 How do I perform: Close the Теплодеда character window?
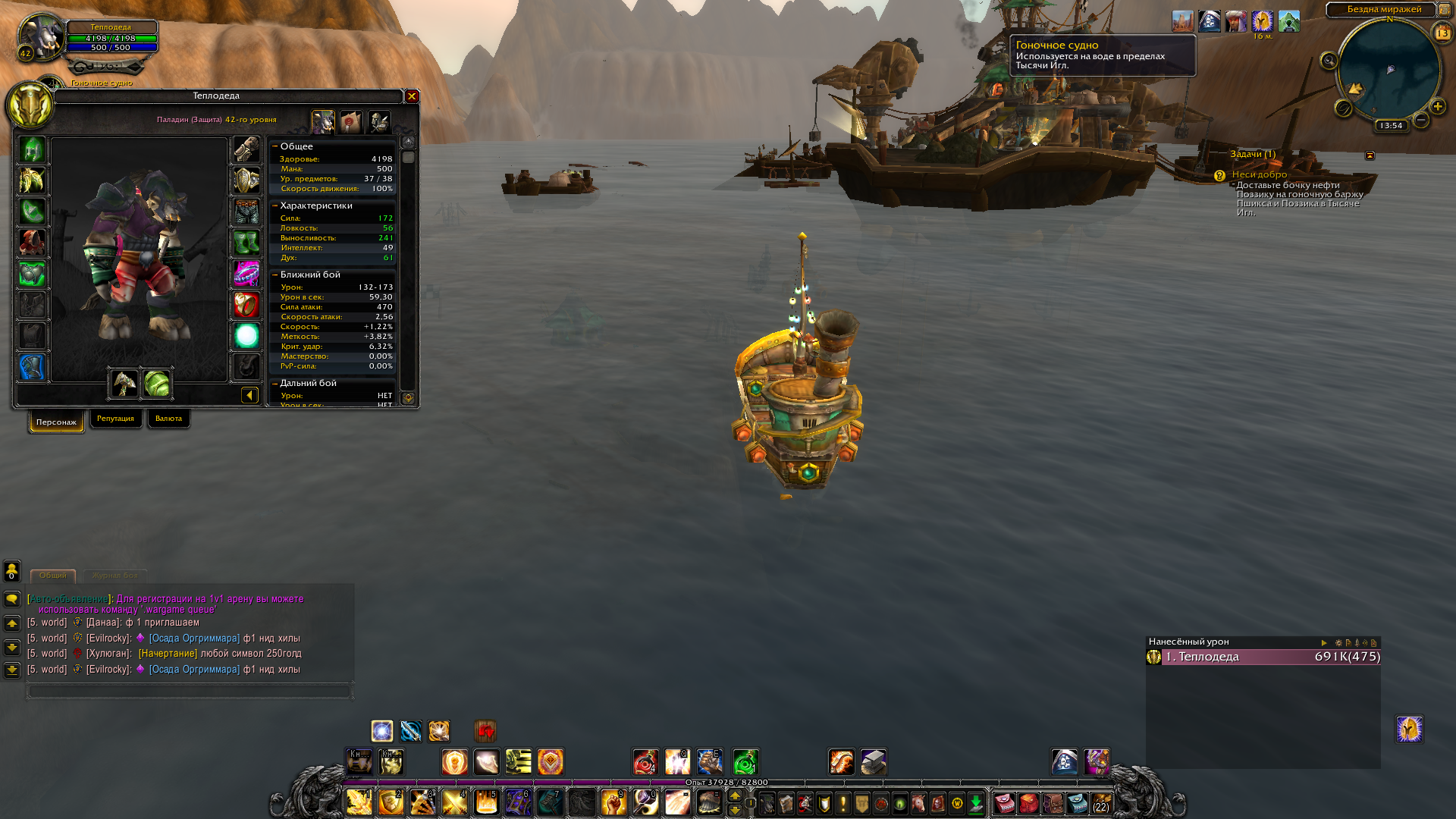[x=412, y=96]
